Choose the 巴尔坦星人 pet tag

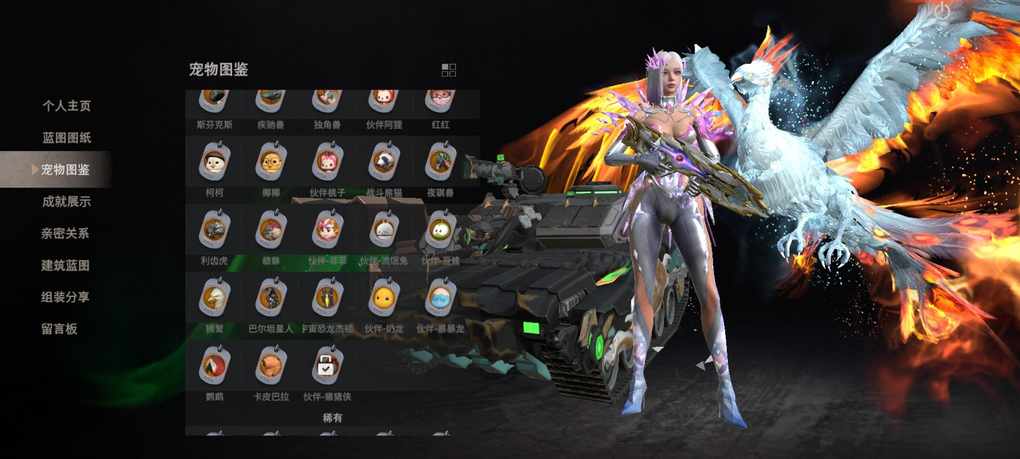(270, 298)
